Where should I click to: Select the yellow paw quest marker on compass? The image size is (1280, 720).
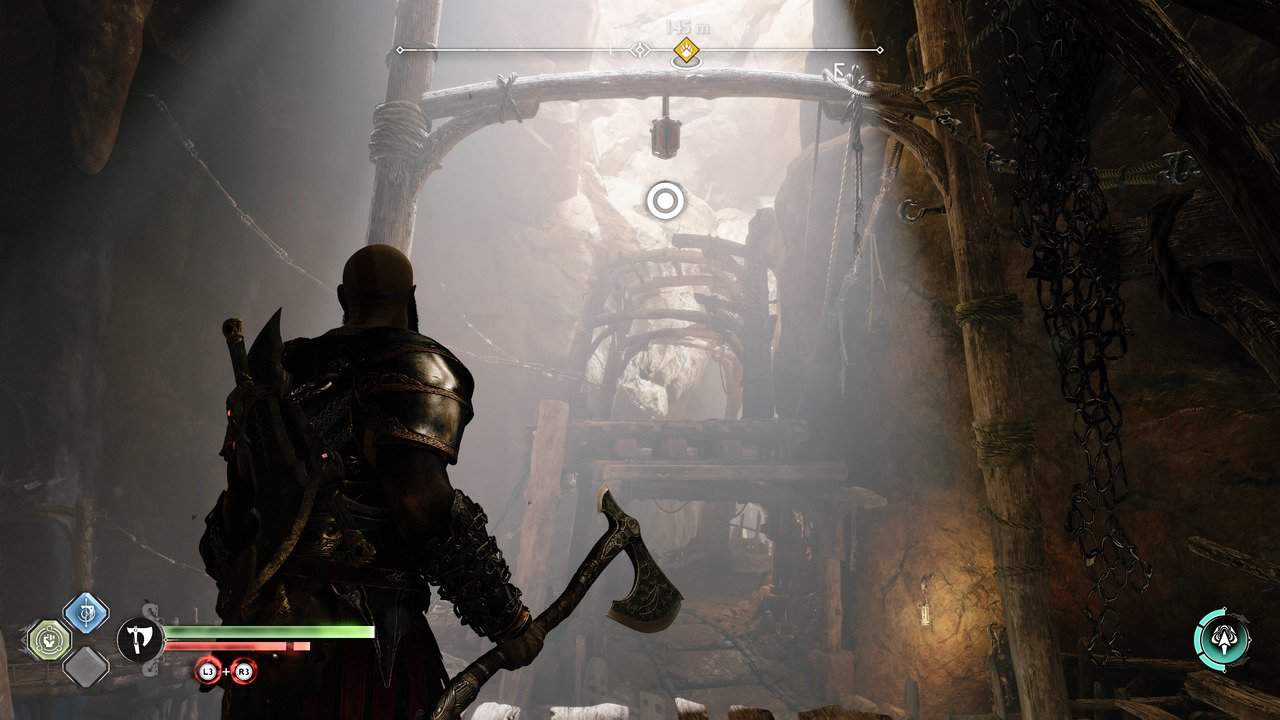point(685,49)
